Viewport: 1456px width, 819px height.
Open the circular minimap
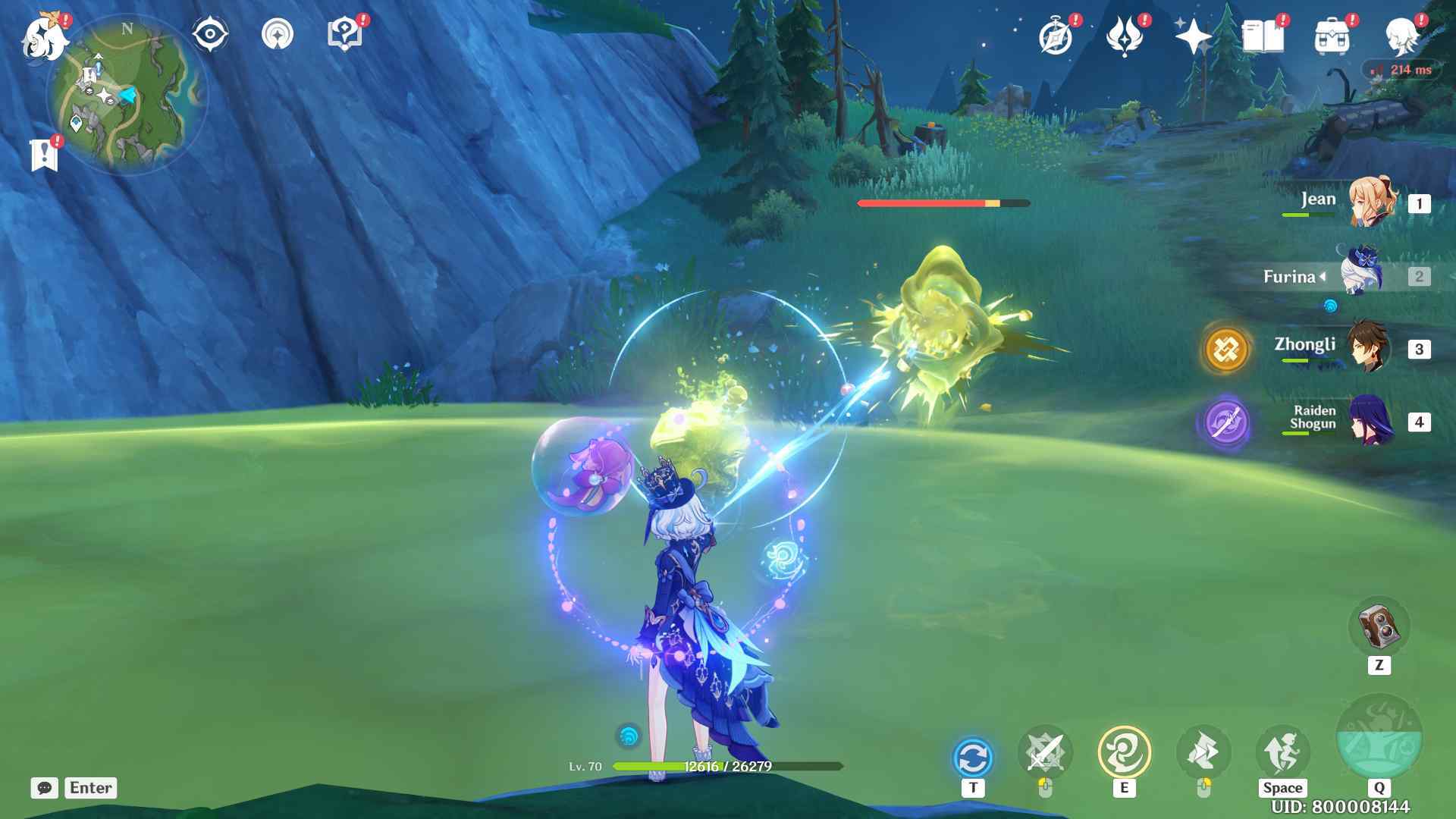pyautogui.click(x=127, y=95)
